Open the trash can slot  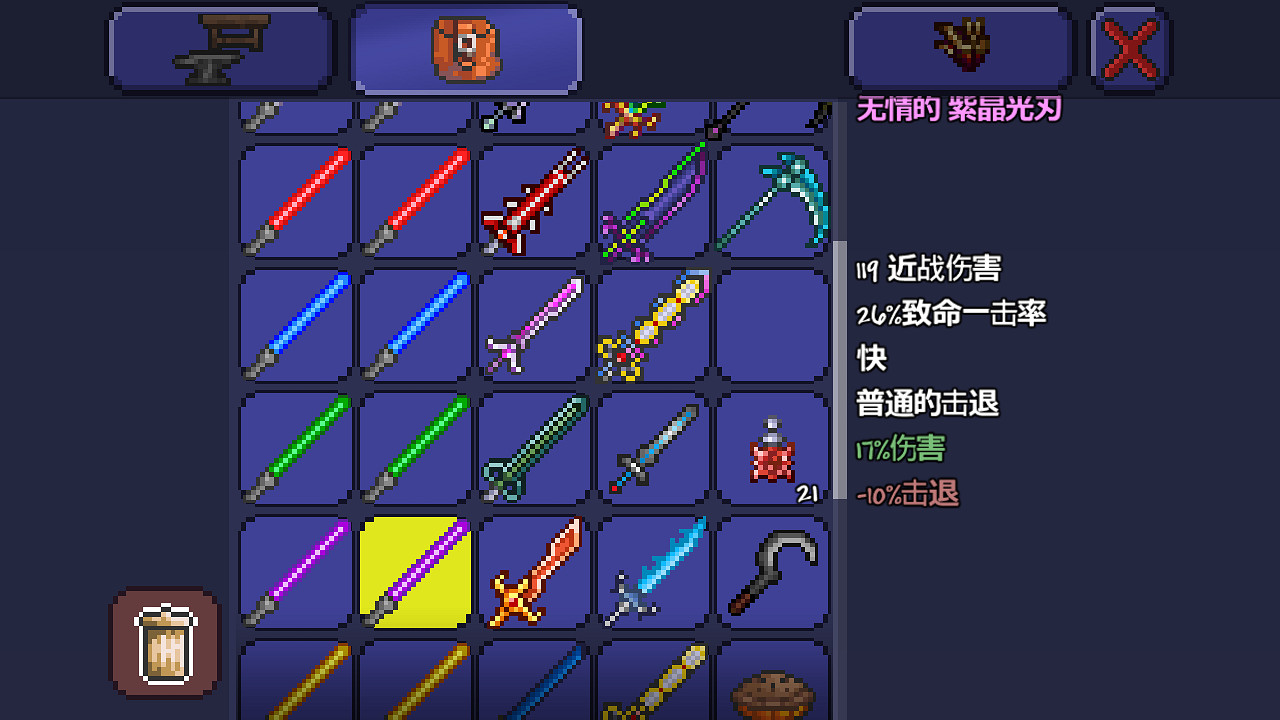tap(163, 643)
